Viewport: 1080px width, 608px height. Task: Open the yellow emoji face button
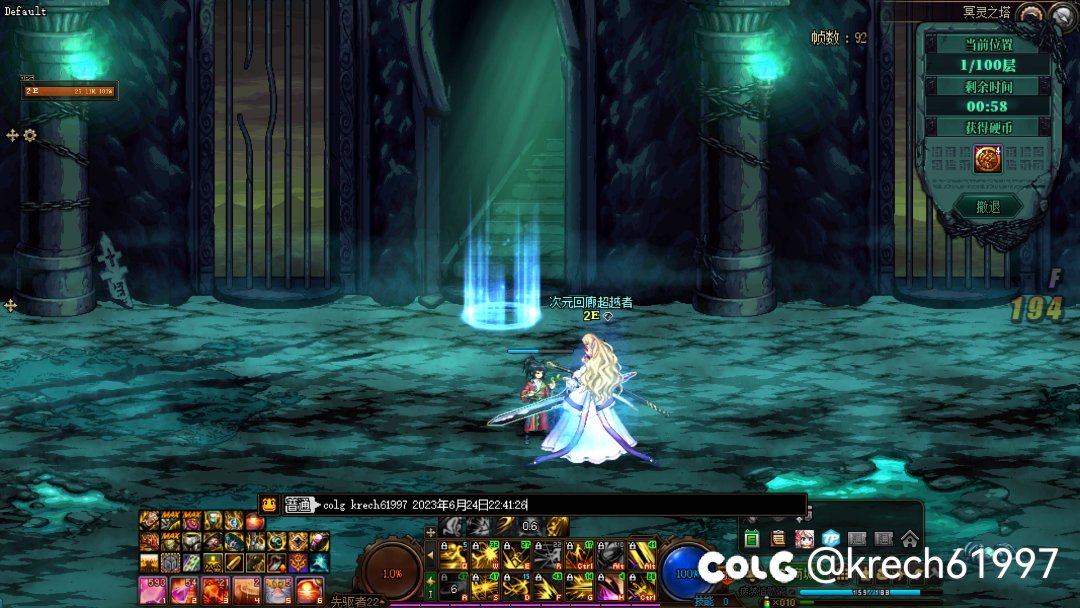269,505
